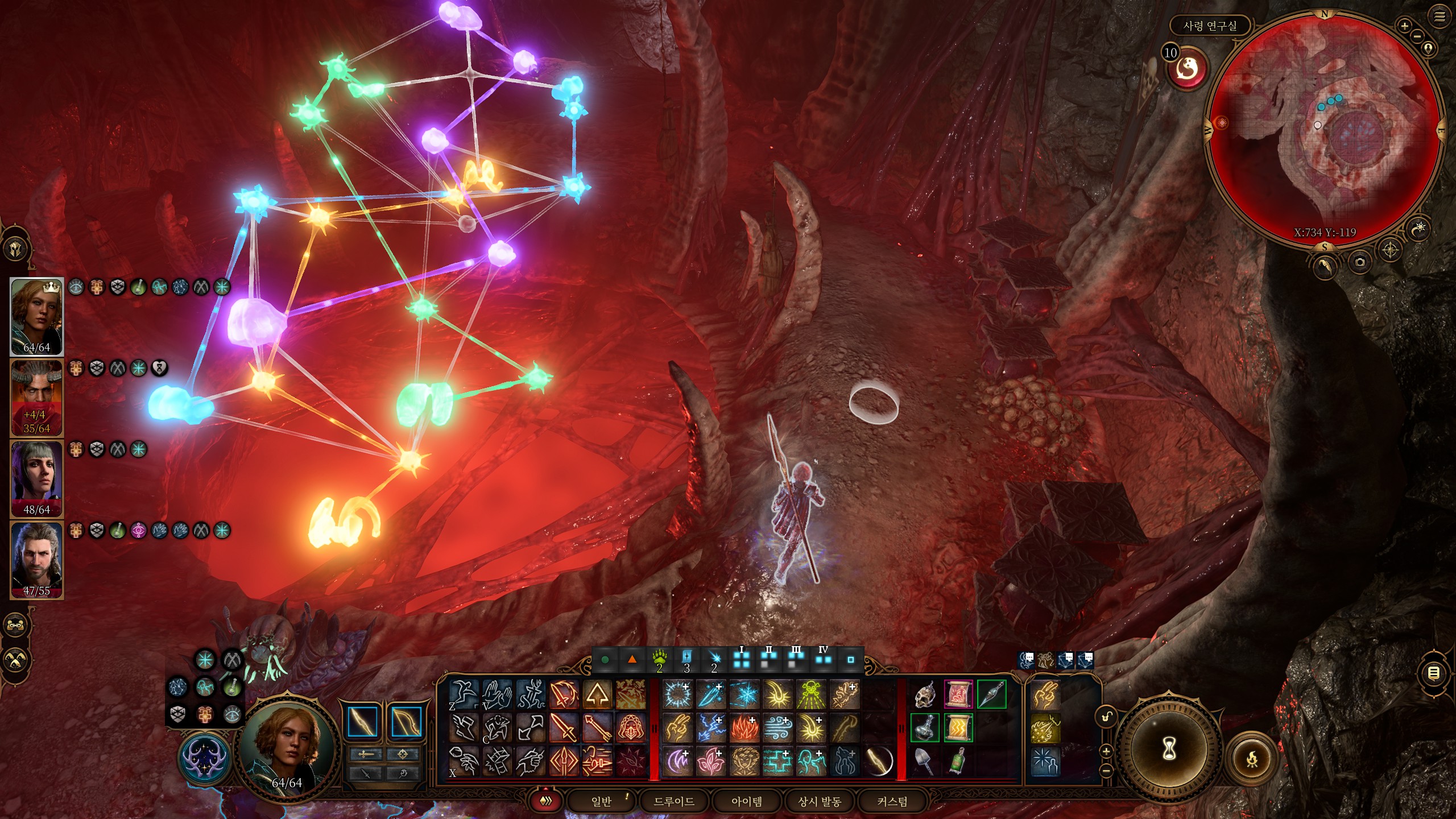The width and height of the screenshot is (1456, 819).
Task: Click the hourglass end turn button
Action: (1169, 749)
